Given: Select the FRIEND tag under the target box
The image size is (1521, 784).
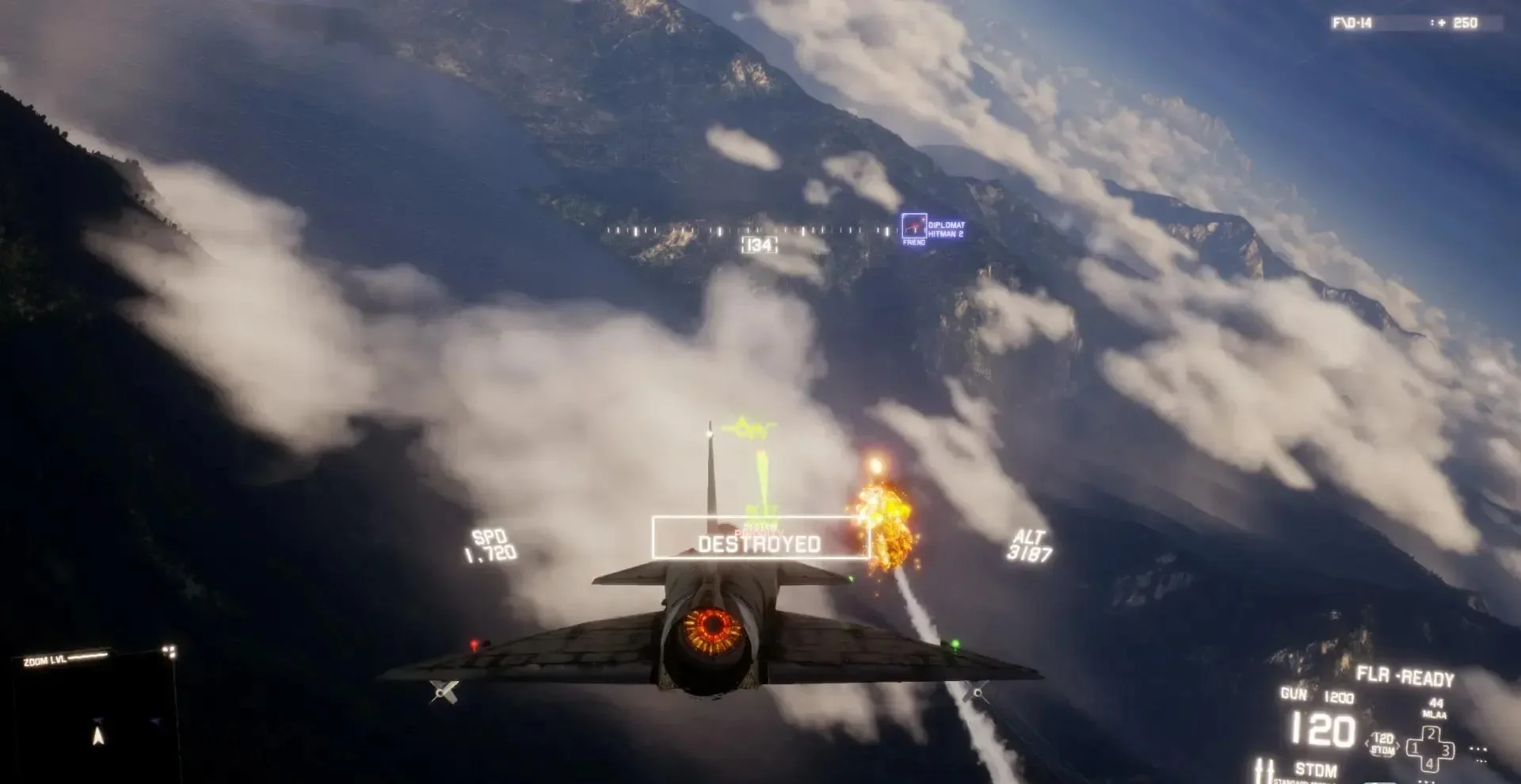Looking at the screenshot, I should (913, 242).
